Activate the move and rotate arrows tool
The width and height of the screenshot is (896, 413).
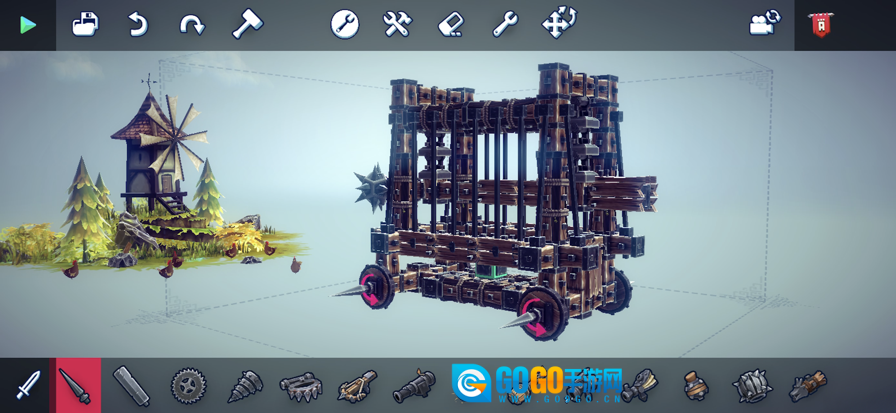tap(559, 23)
